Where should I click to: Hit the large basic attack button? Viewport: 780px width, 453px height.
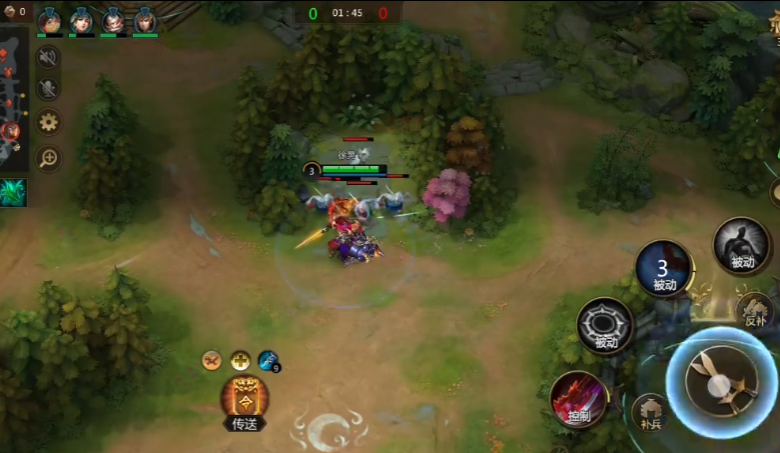(722, 382)
